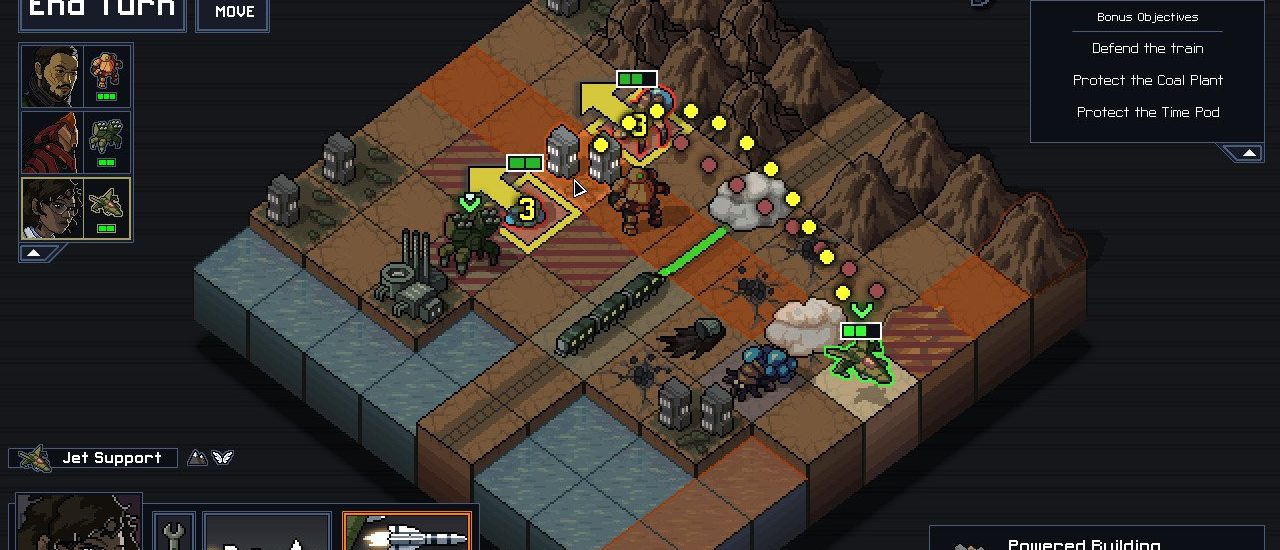End the current turn
The width and height of the screenshot is (1280, 550).
[x=102, y=12]
